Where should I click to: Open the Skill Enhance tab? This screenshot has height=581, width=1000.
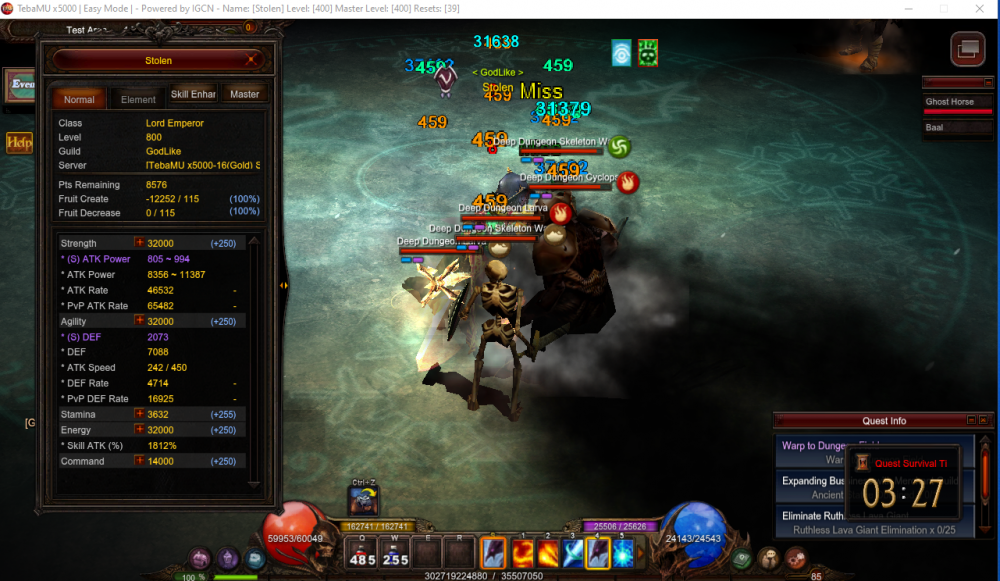pyautogui.click(x=192, y=95)
